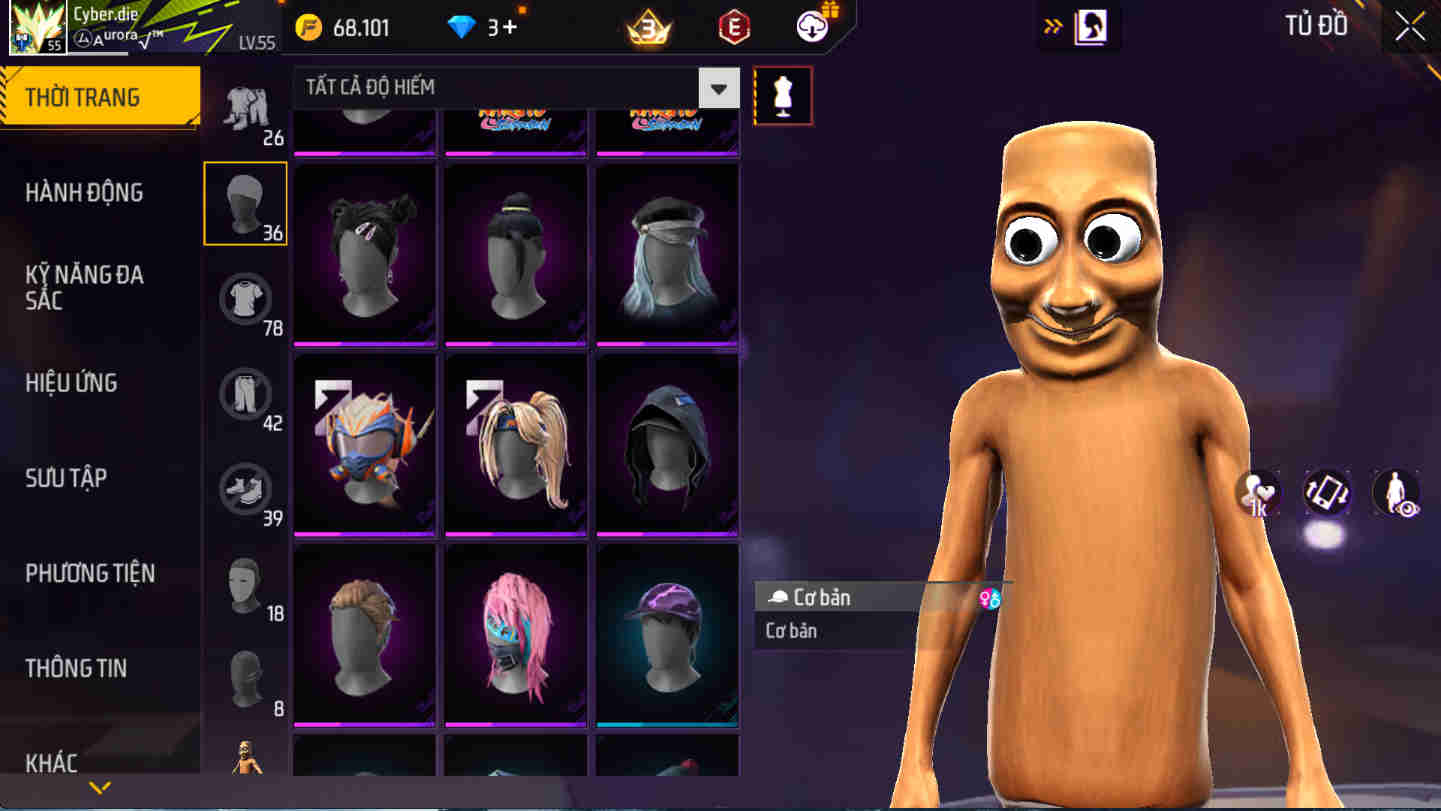Select the pink hair wig thumbnail

tap(515, 632)
